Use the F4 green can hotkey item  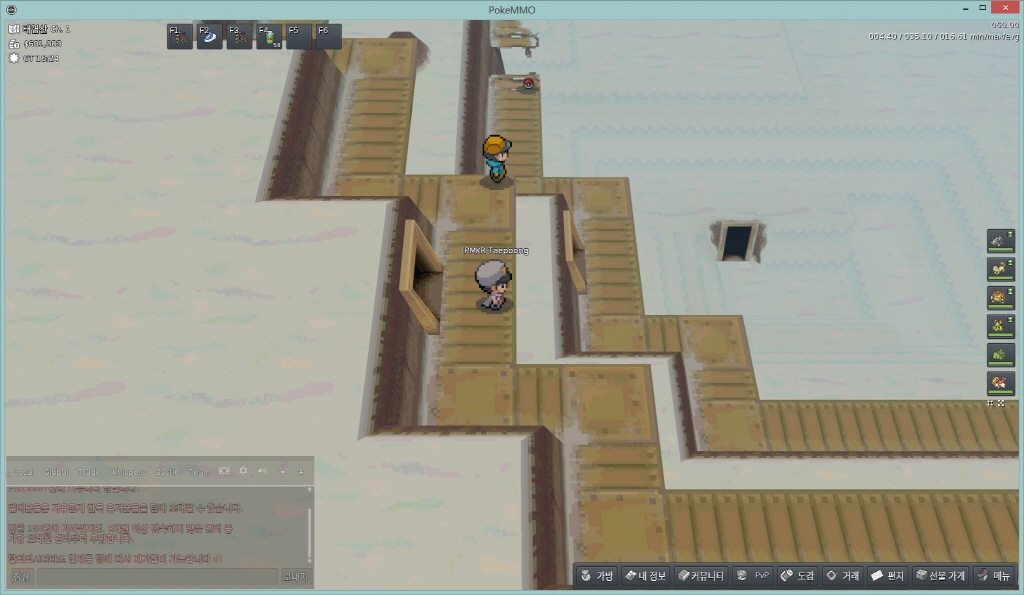pyautogui.click(x=269, y=37)
